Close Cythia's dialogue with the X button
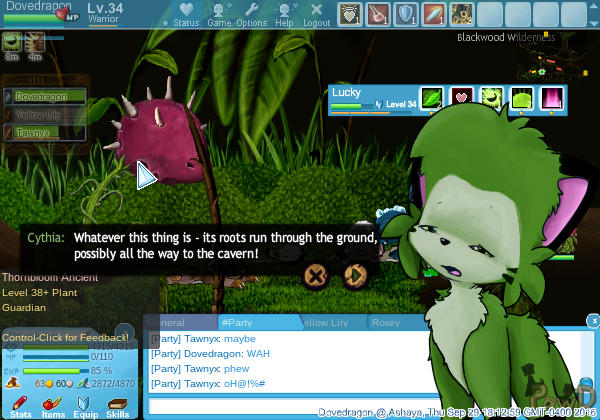The height and width of the screenshot is (420, 600). (x=316, y=274)
